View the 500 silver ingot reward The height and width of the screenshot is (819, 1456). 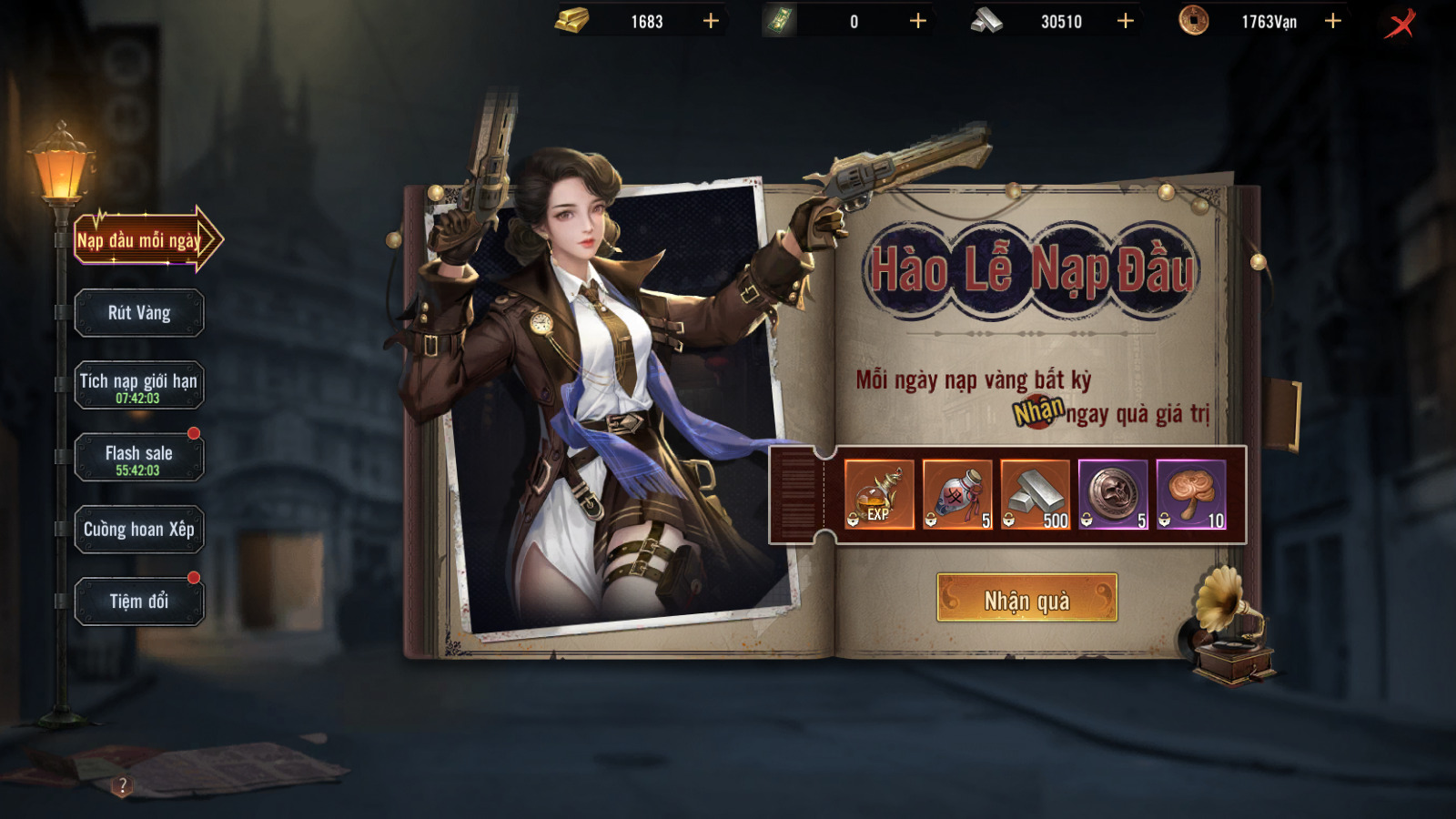coord(1036,494)
